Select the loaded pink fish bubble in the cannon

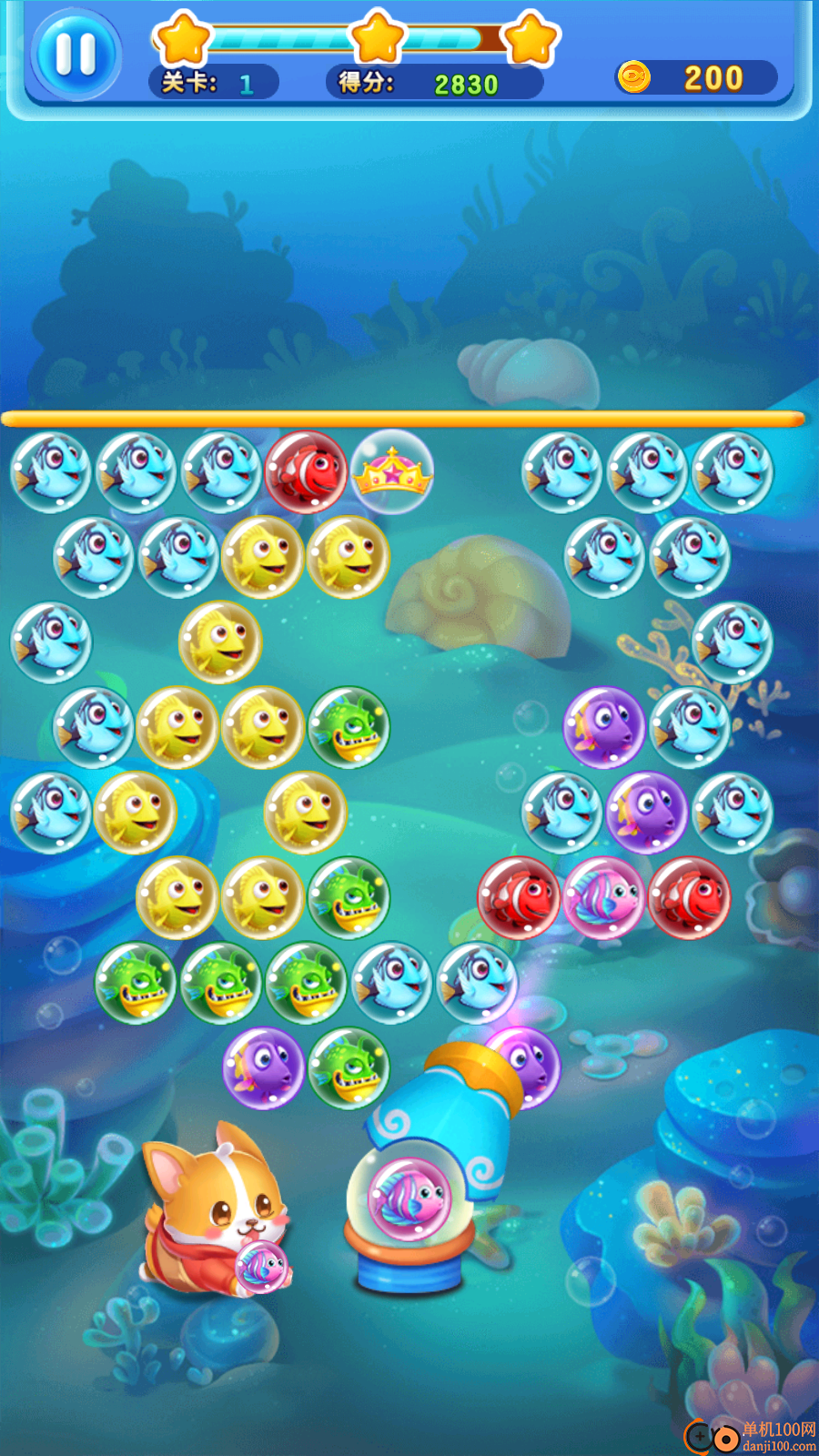pos(409,1198)
